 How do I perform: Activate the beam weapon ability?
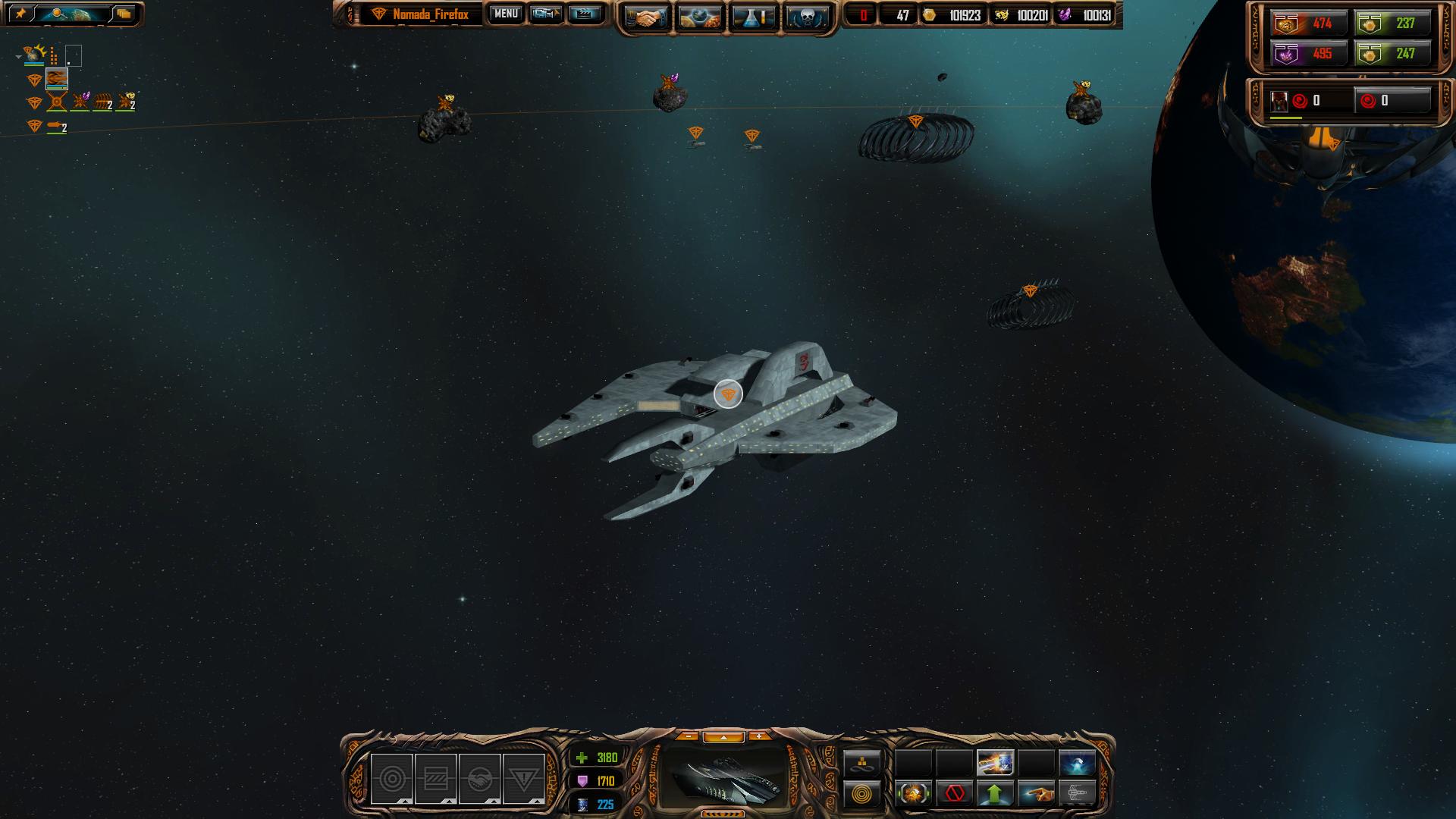coord(995,762)
